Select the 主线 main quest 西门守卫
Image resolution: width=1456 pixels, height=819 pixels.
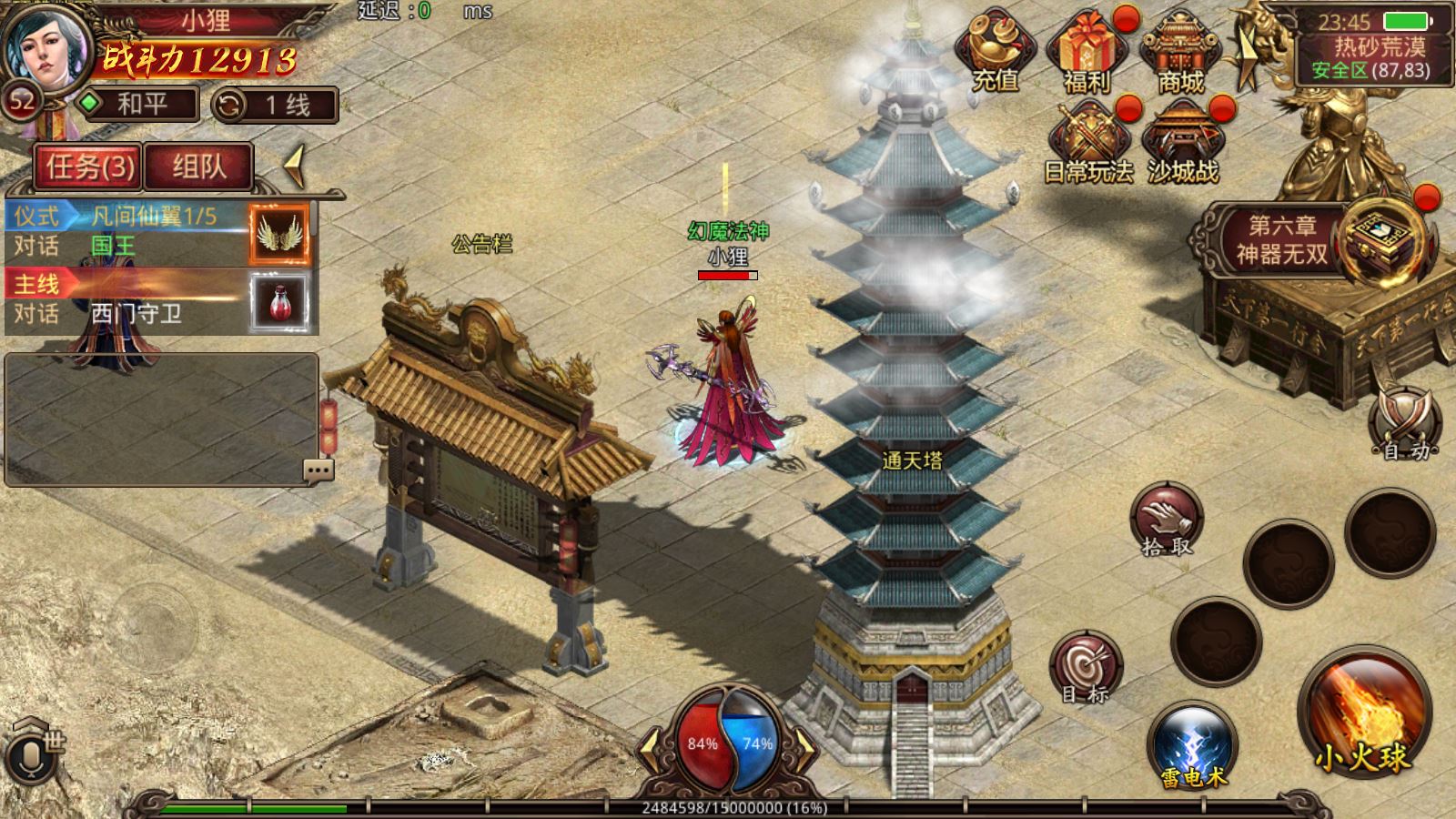(127, 299)
